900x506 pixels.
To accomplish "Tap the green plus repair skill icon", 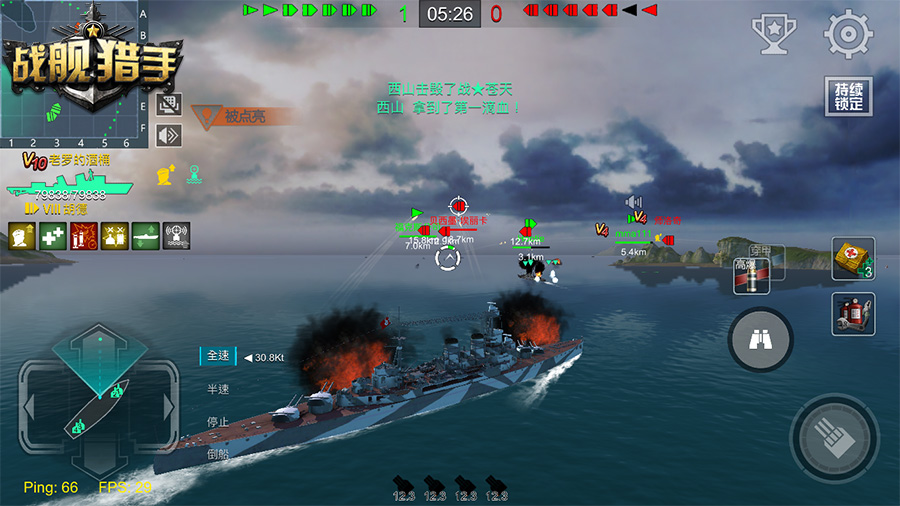I will [53, 236].
